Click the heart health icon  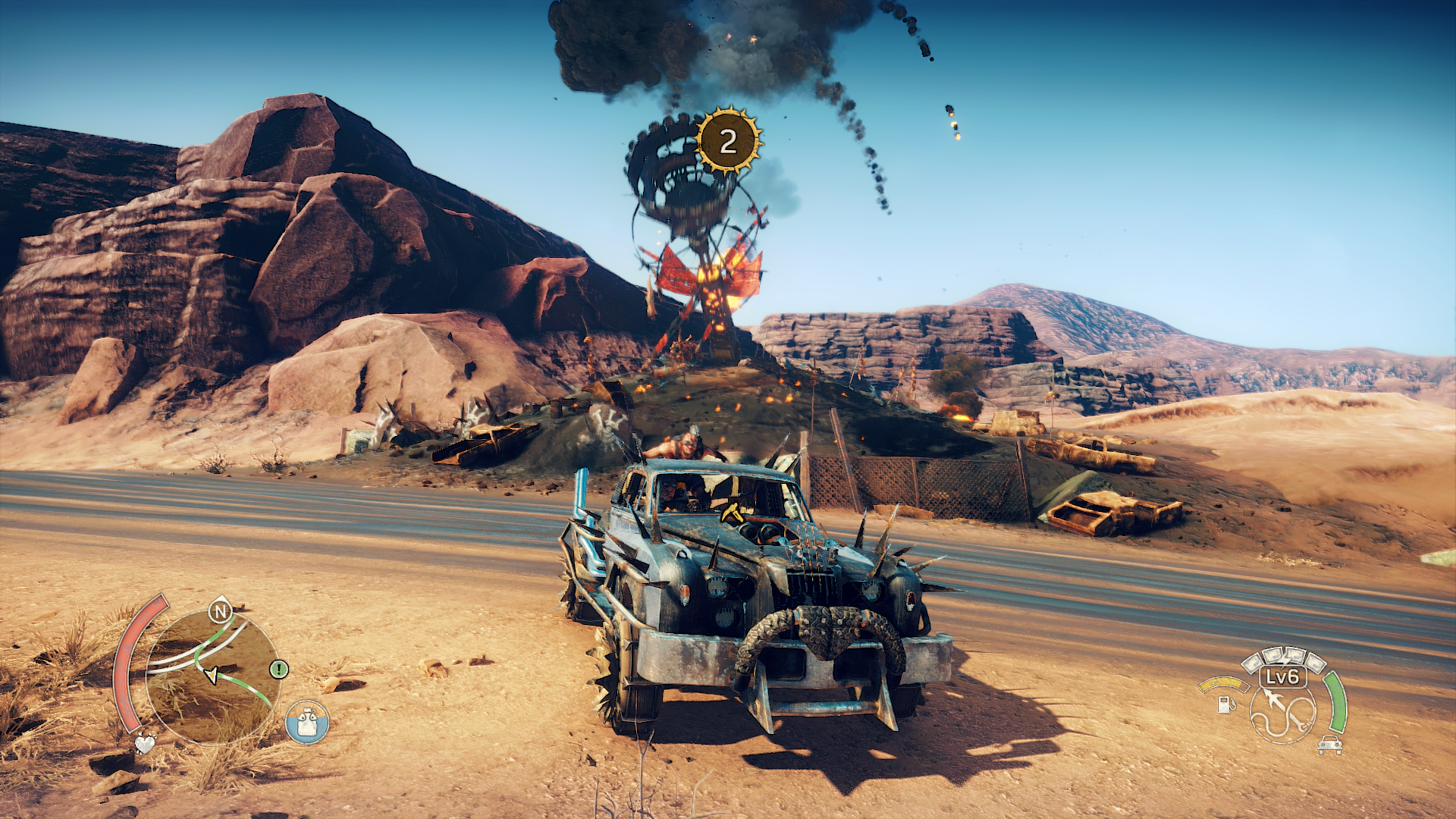point(145,742)
